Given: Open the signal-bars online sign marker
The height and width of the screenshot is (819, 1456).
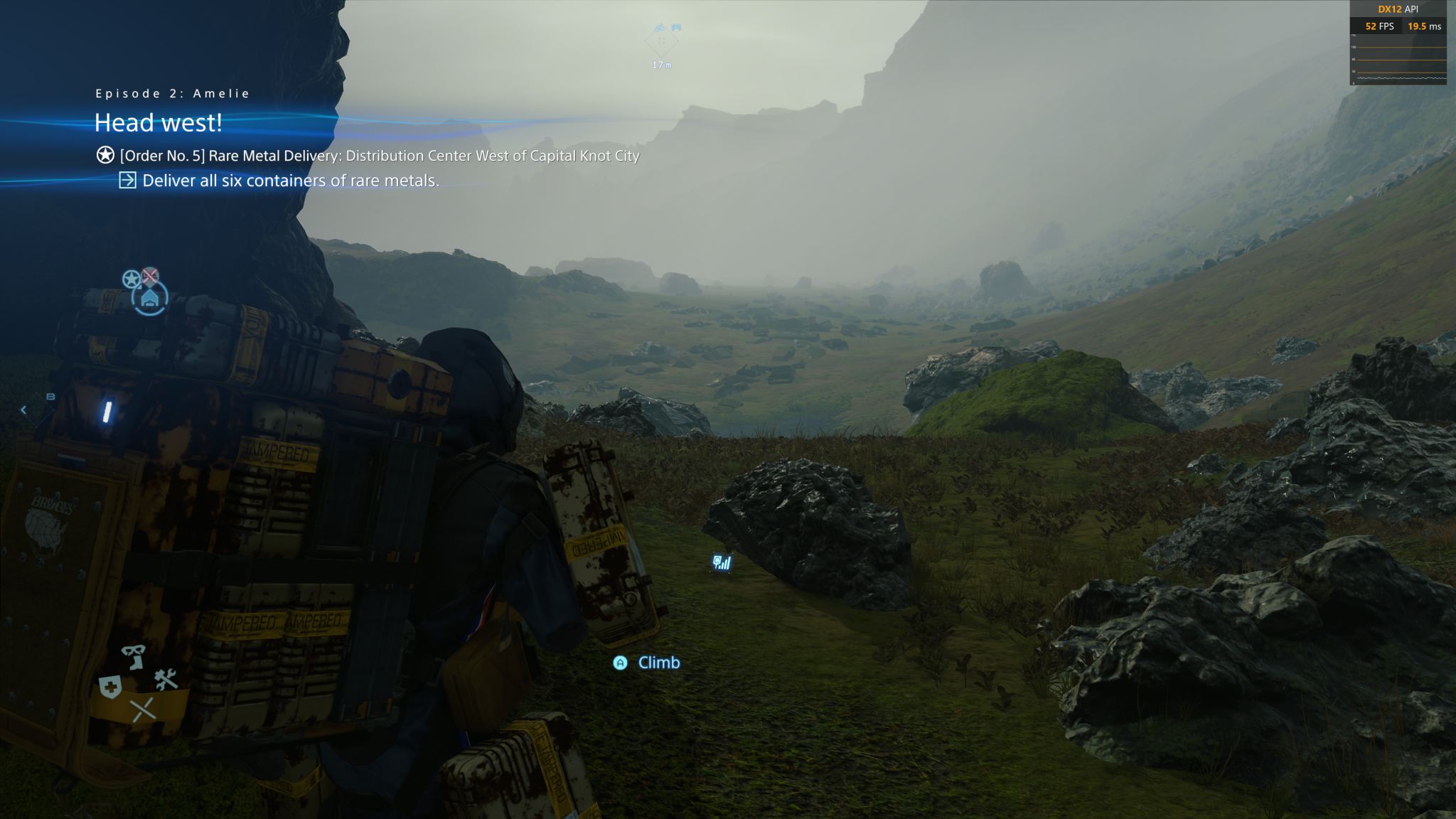Looking at the screenshot, I should 722,563.
